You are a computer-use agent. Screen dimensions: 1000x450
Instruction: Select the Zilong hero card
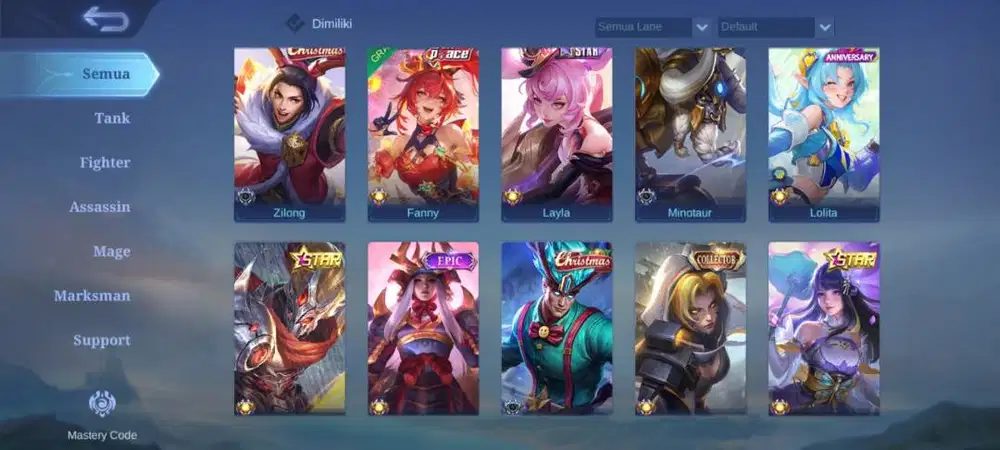coord(289,134)
